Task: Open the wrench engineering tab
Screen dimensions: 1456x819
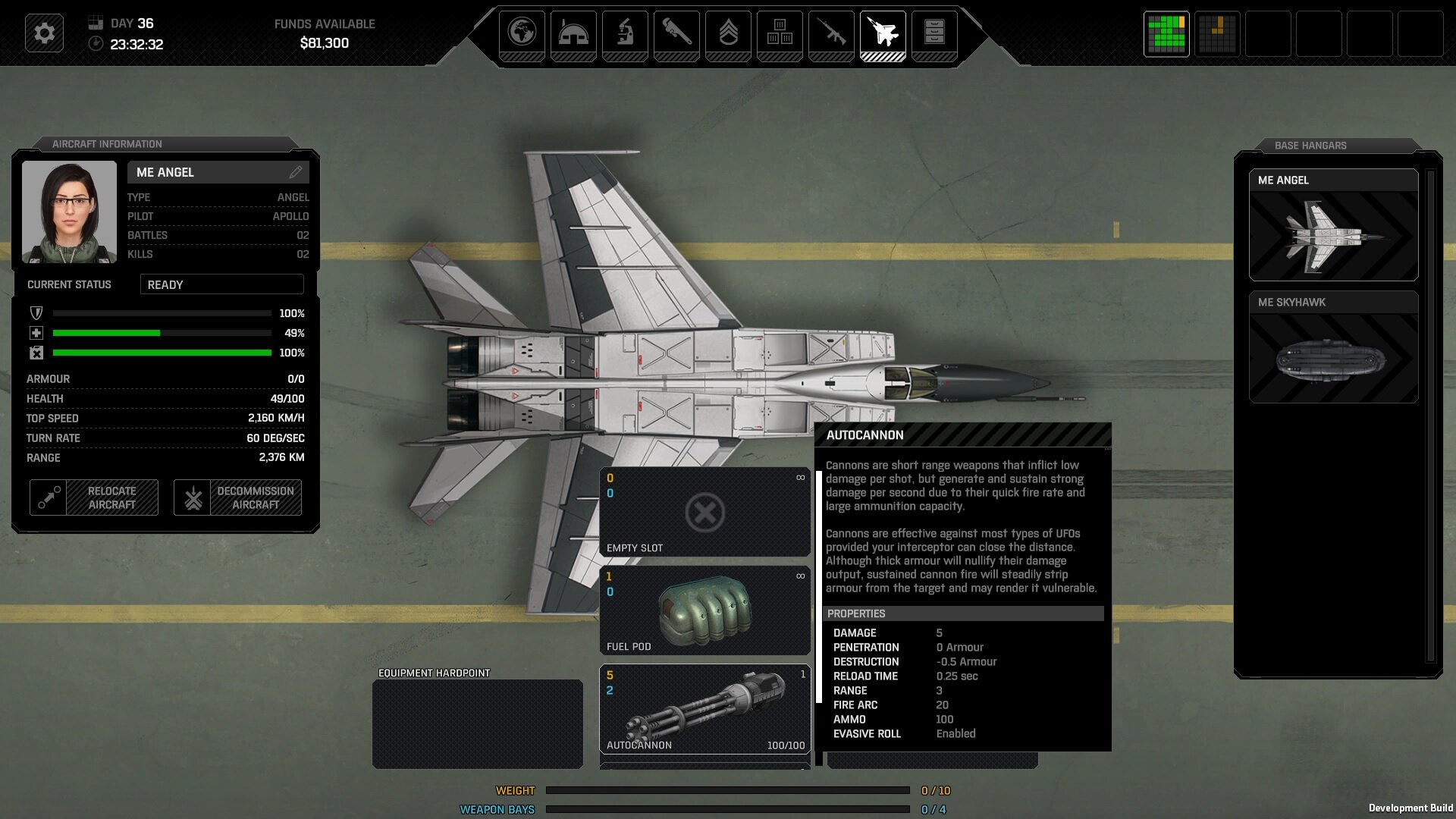Action: click(x=676, y=33)
